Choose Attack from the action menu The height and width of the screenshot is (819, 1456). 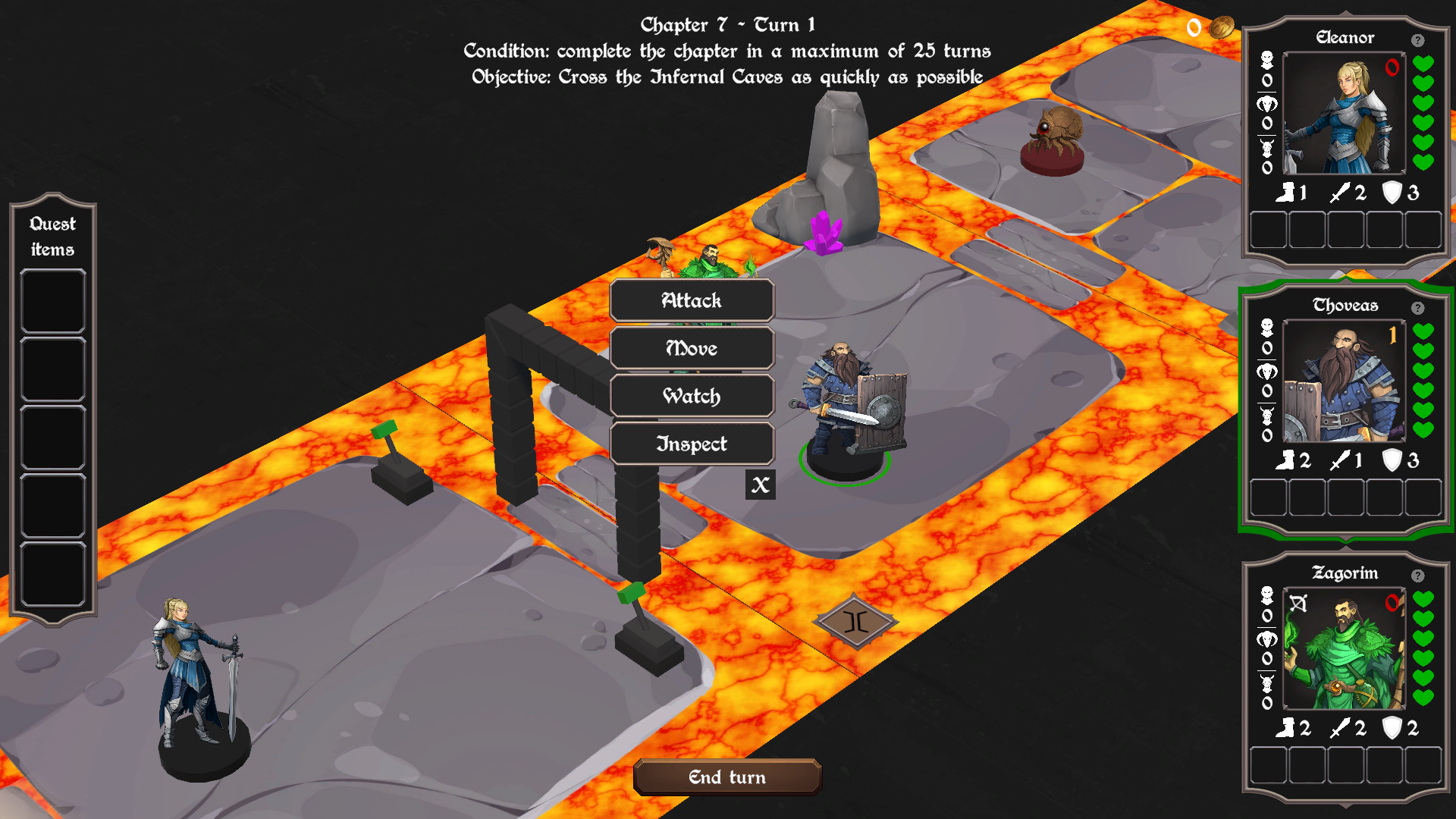coord(692,300)
